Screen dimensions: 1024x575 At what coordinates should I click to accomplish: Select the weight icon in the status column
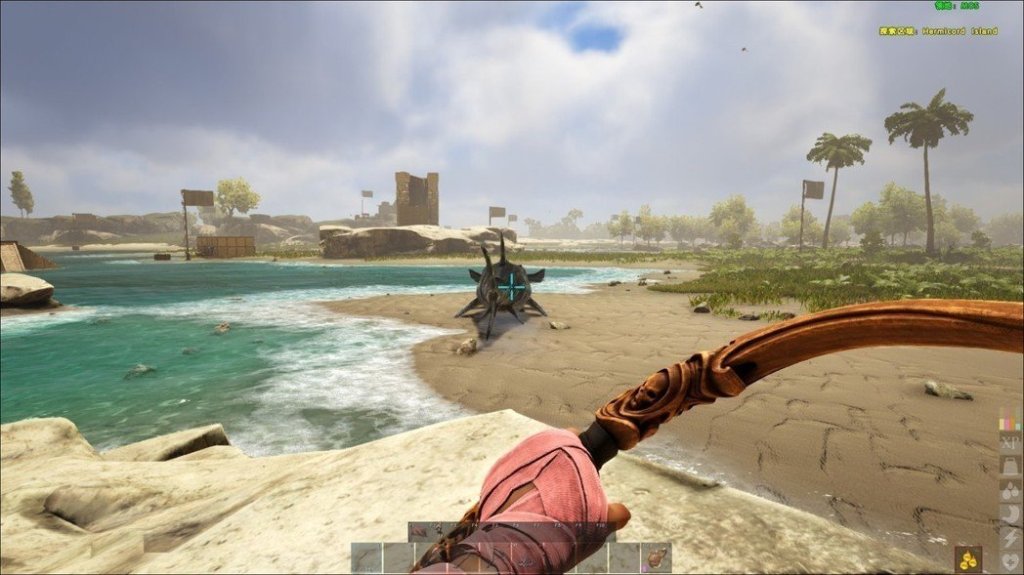pos(1010,467)
